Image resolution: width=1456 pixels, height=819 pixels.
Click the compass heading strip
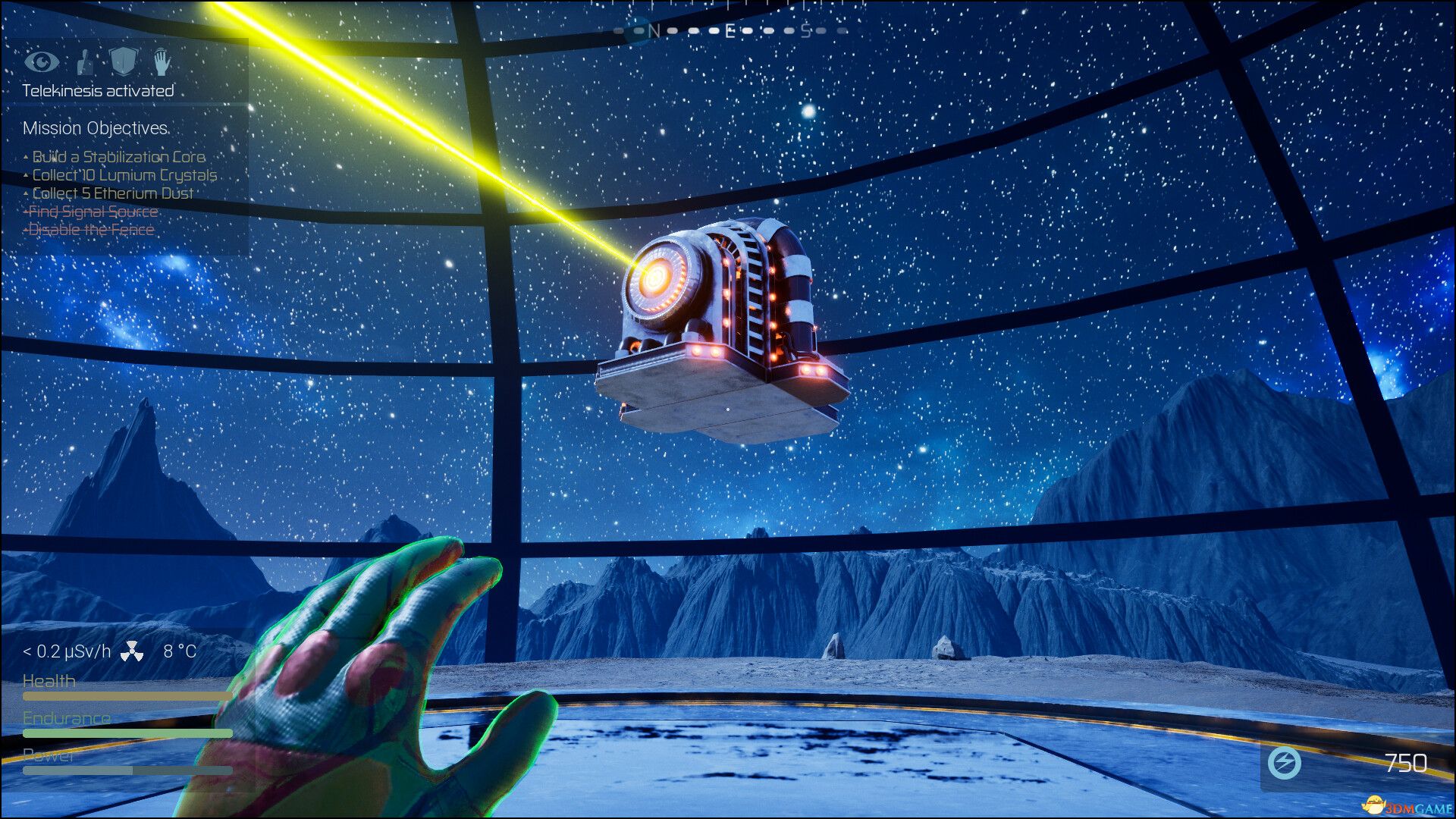[x=730, y=31]
